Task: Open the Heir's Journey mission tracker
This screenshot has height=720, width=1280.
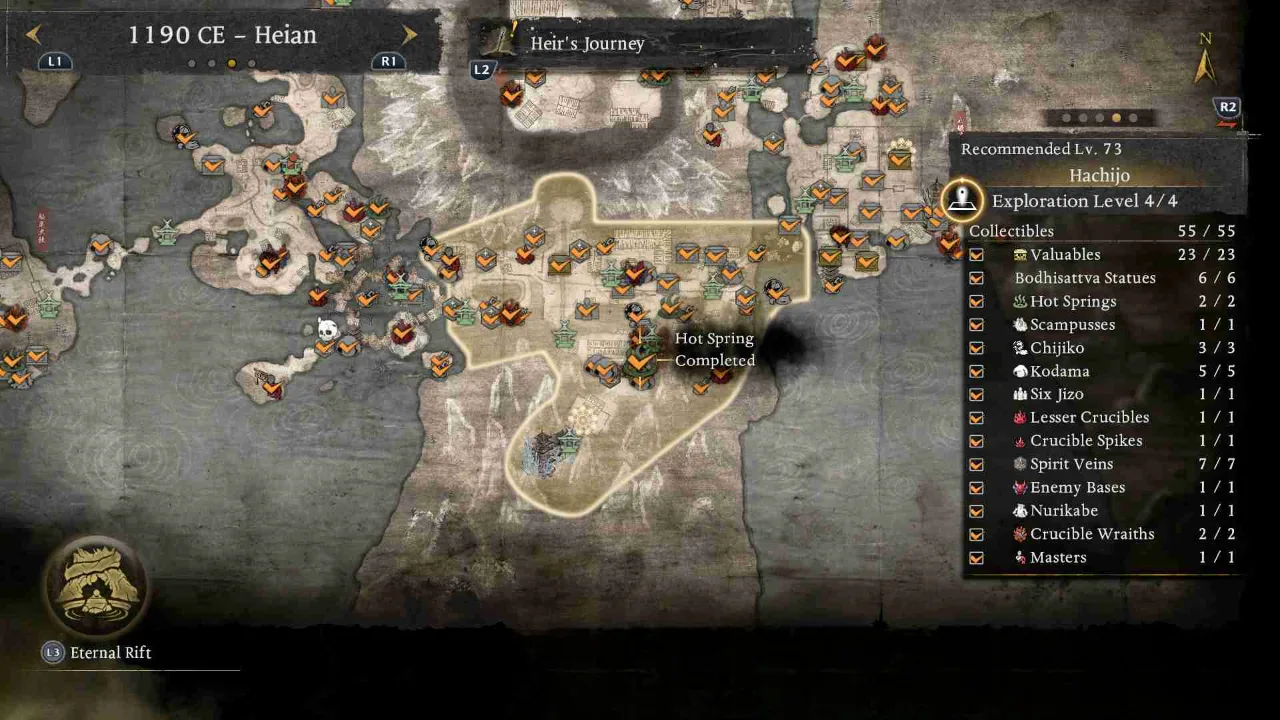Action: click(587, 44)
